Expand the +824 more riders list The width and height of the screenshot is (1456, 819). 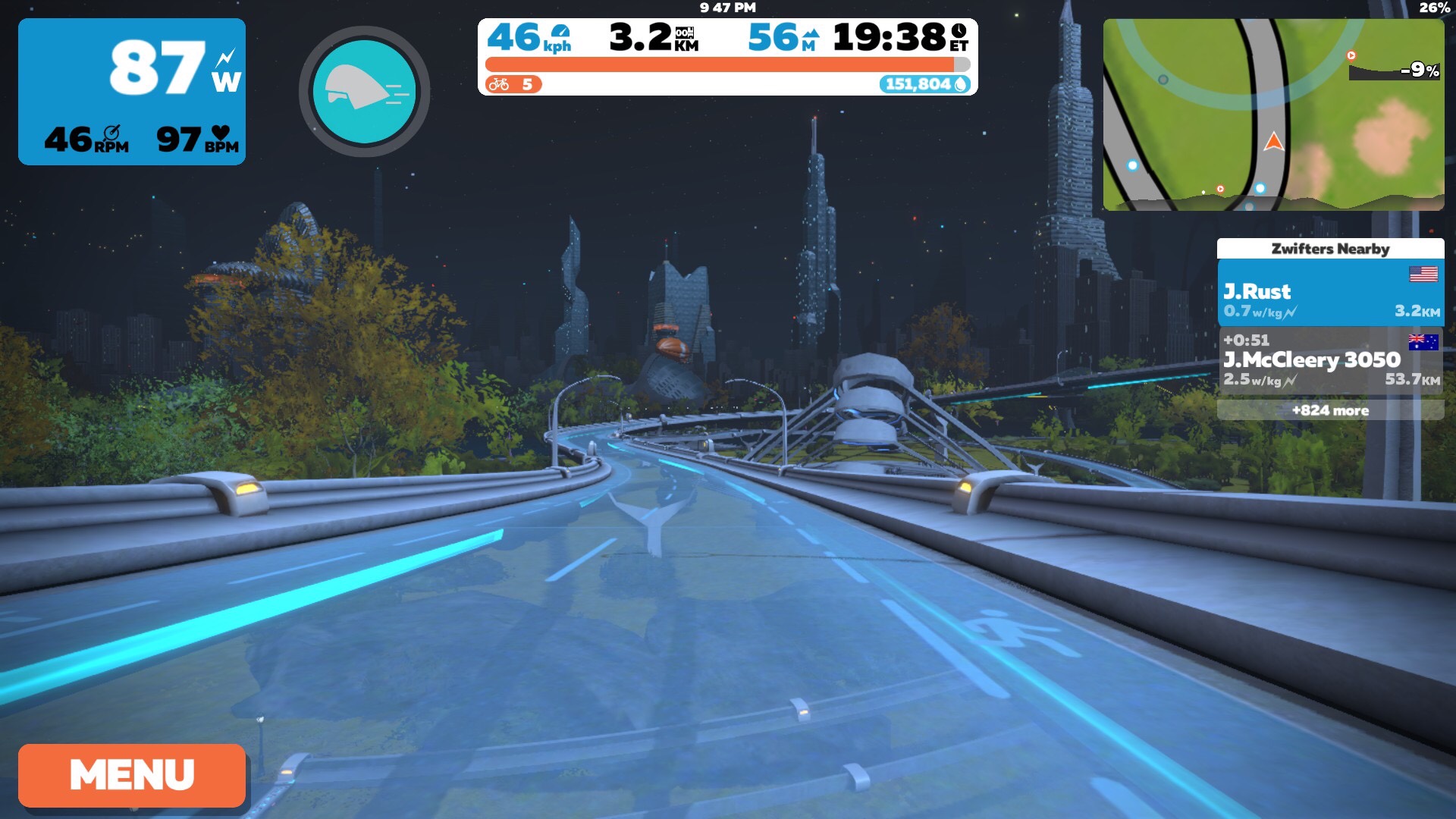click(x=1330, y=410)
